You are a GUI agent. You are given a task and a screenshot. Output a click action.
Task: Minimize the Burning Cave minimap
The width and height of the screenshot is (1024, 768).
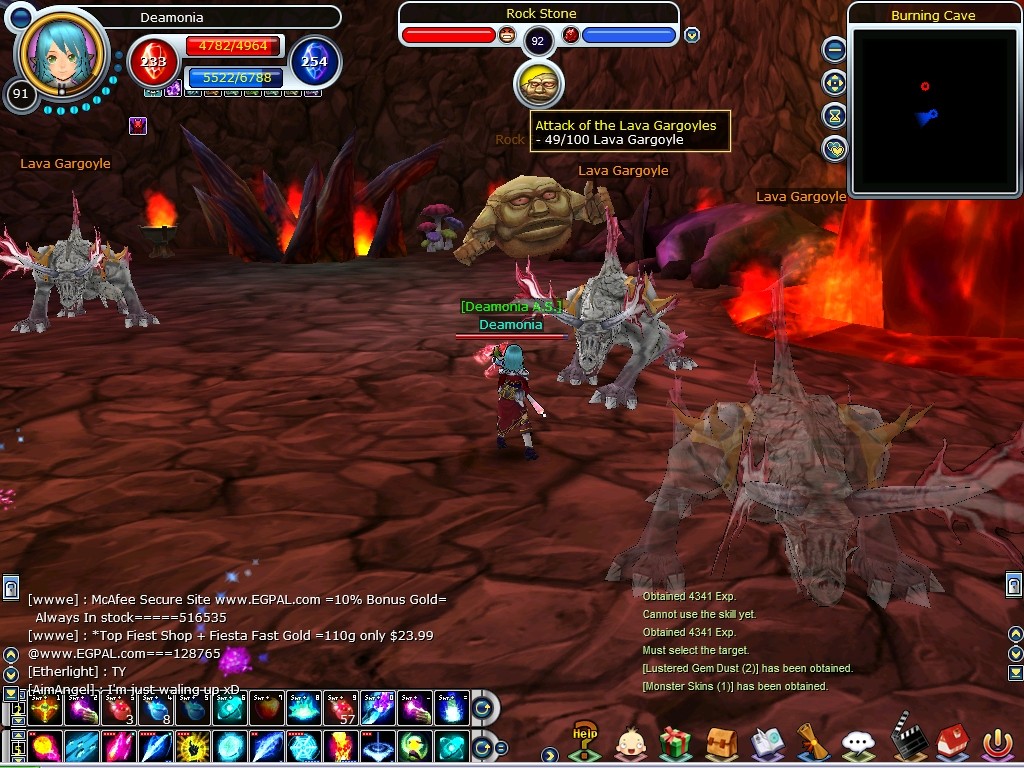point(834,49)
